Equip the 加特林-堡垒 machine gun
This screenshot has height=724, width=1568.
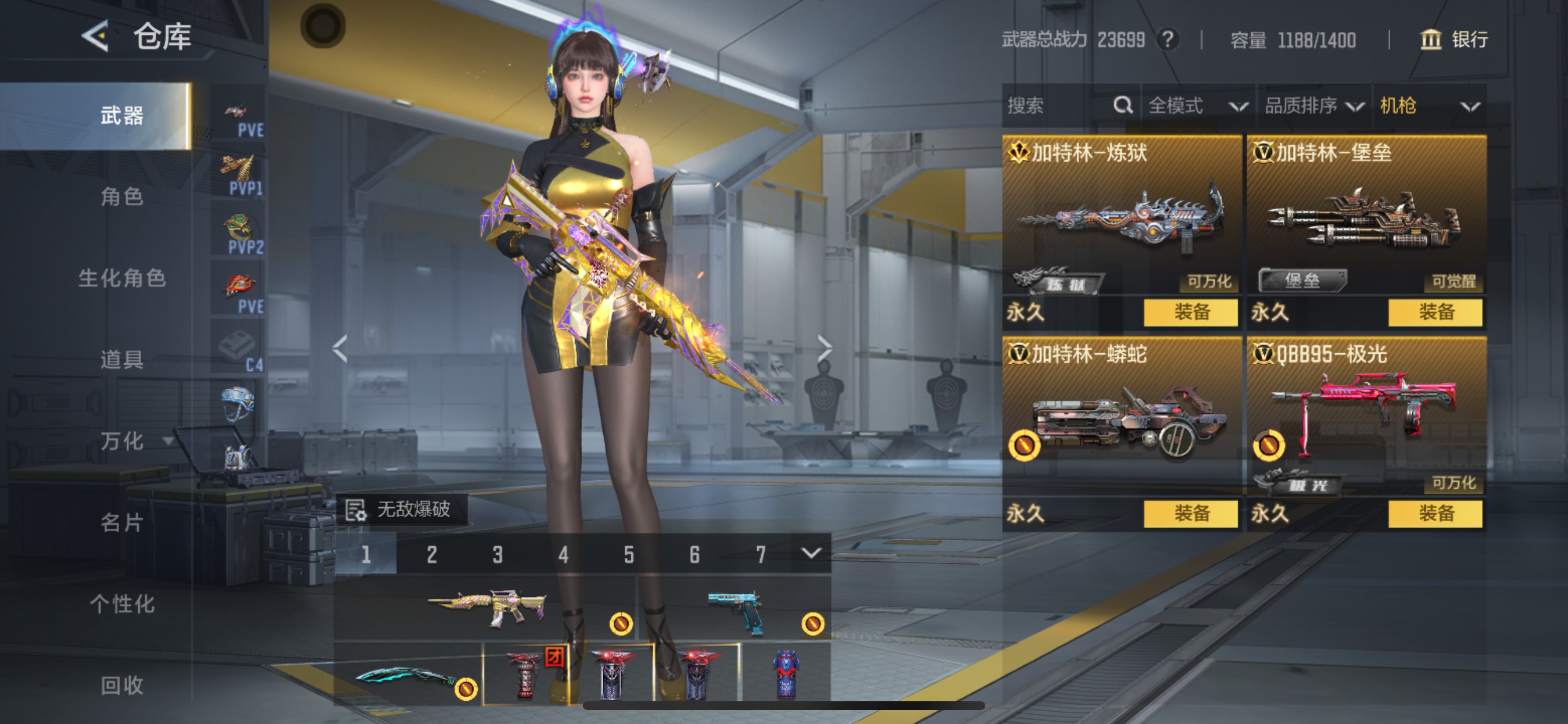pyautogui.click(x=1434, y=312)
